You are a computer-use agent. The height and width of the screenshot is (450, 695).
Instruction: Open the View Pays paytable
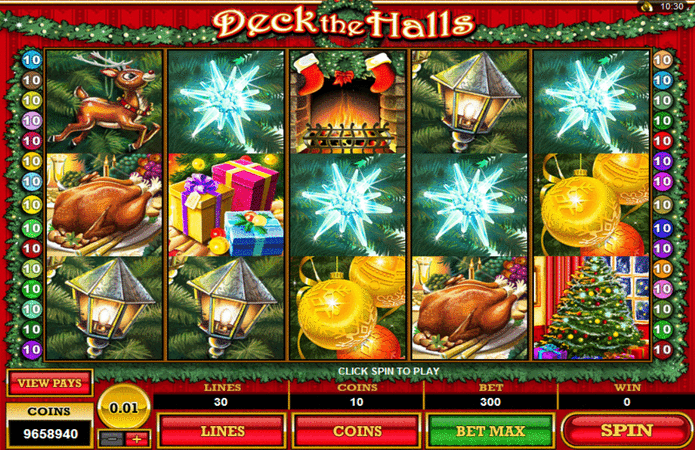[49, 382]
